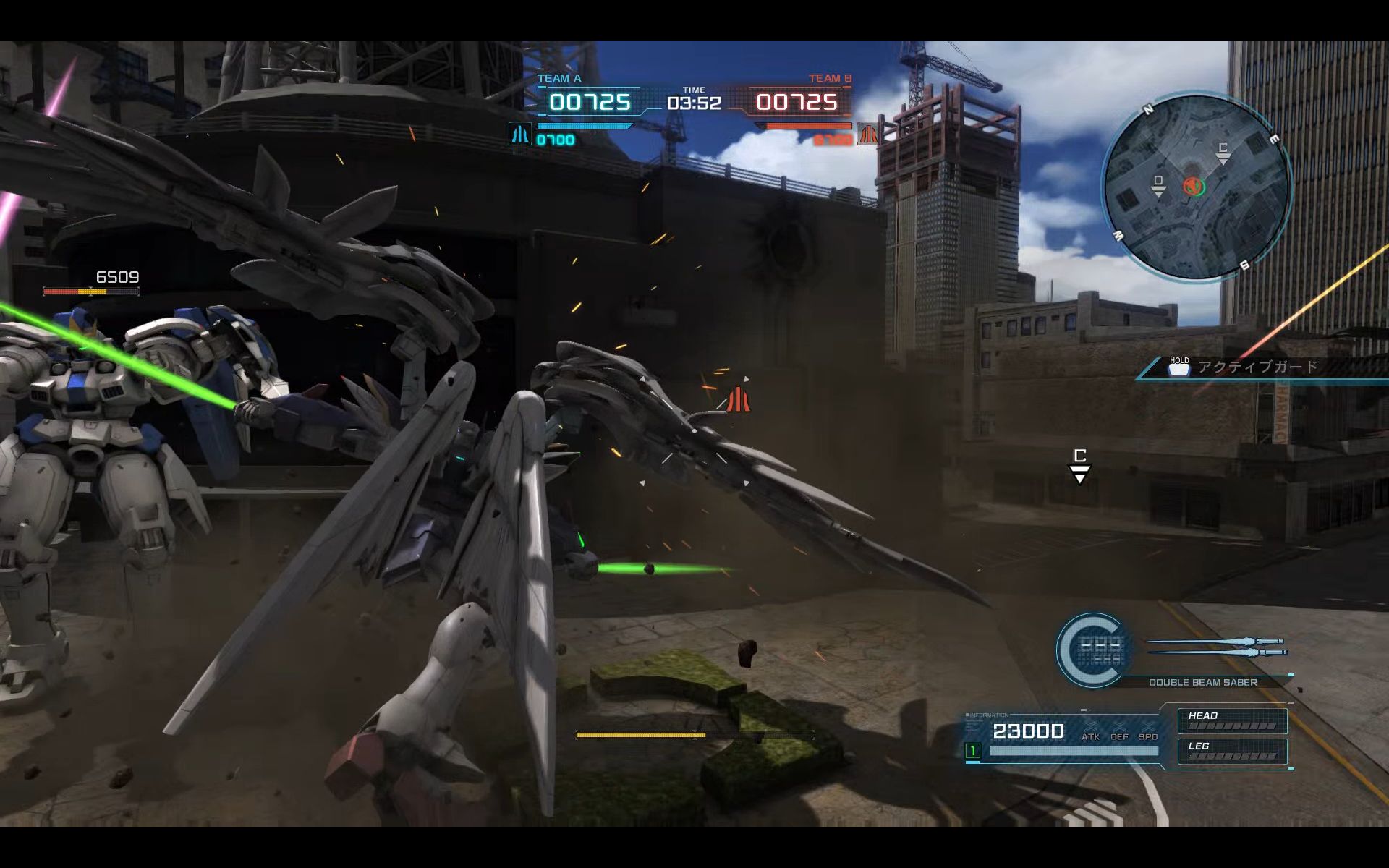Image resolution: width=1389 pixels, height=868 pixels.
Task: Select the LEG part status panel
Action: coord(1232,751)
